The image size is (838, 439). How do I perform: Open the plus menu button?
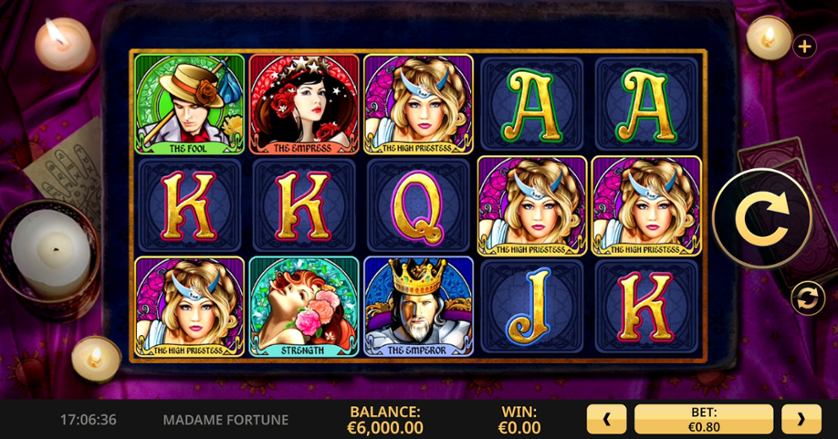[x=804, y=46]
